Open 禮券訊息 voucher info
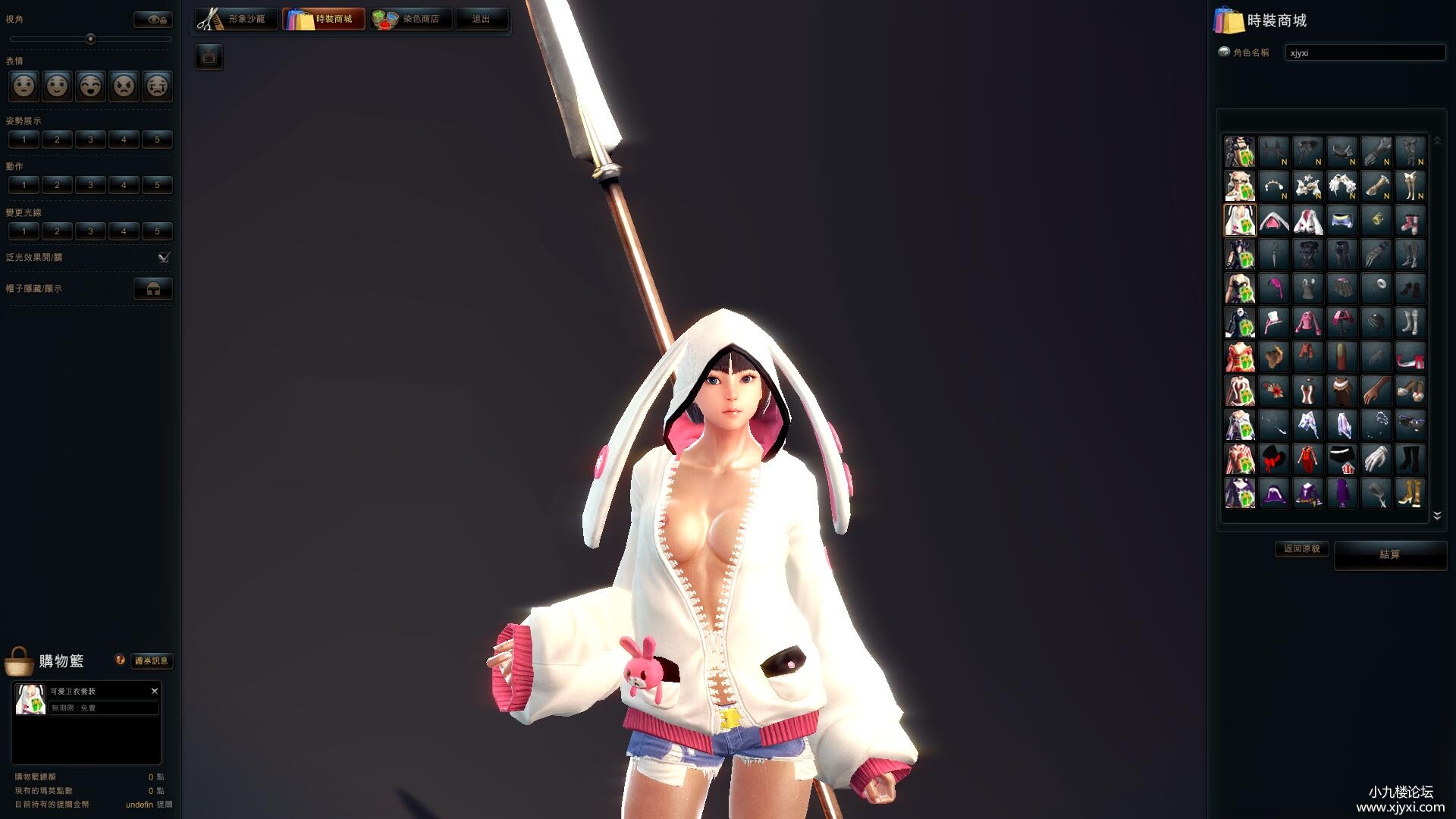Viewport: 1456px width, 819px height. click(151, 661)
